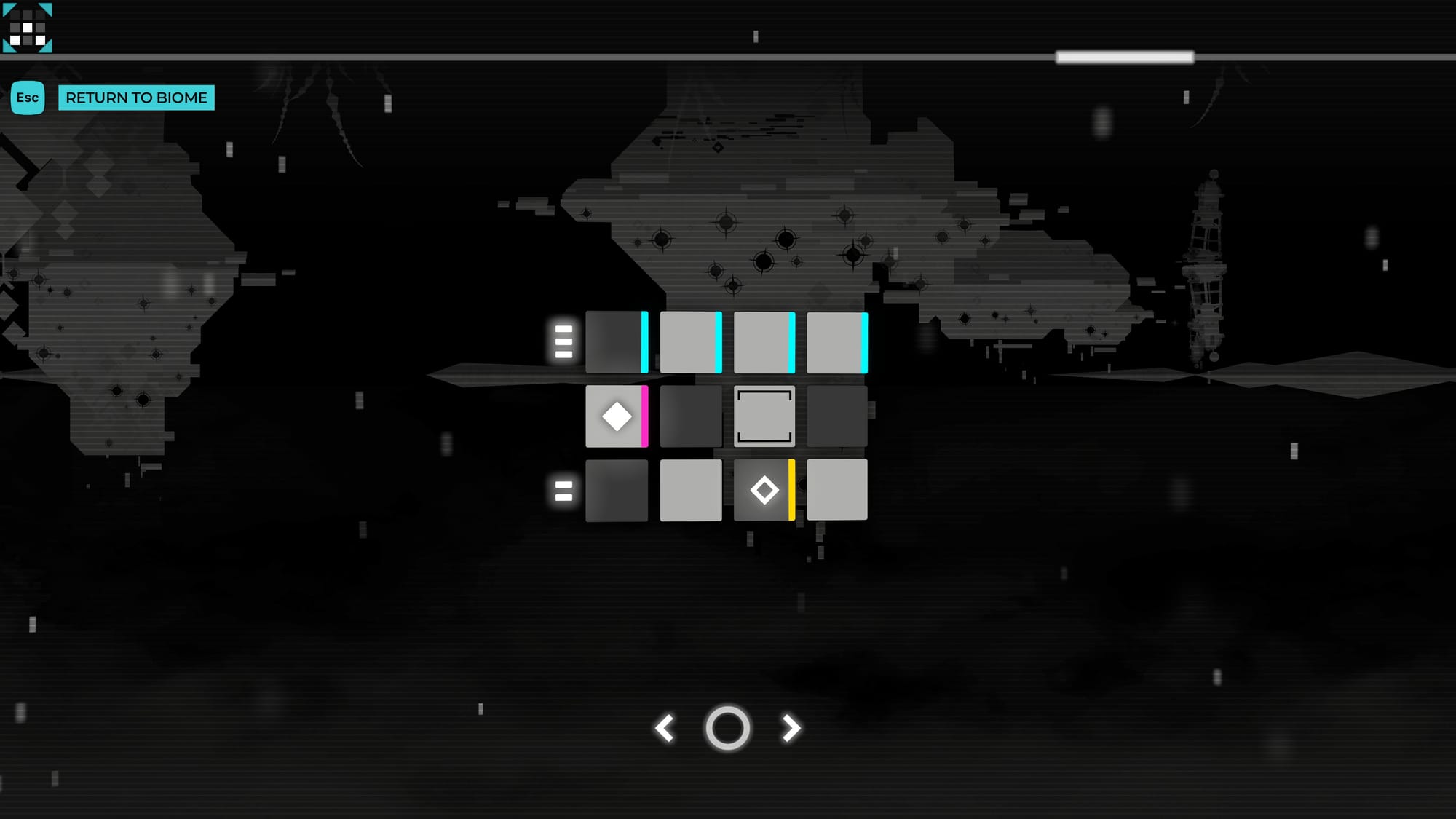1456x819 pixels.
Task: Go to the previous puzzle with left arrow
Action: [x=665, y=728]
